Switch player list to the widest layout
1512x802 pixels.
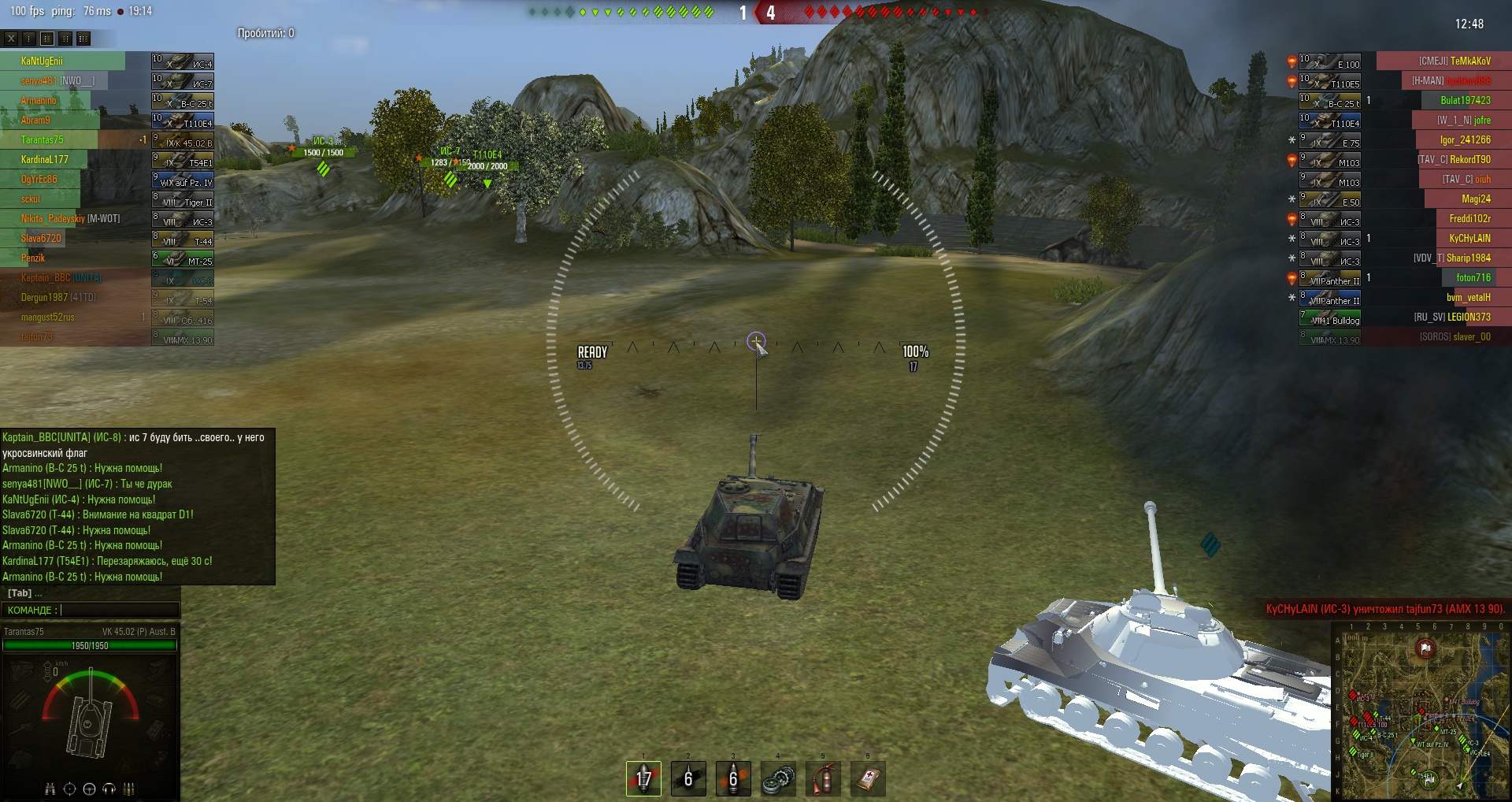click(83, 38)
